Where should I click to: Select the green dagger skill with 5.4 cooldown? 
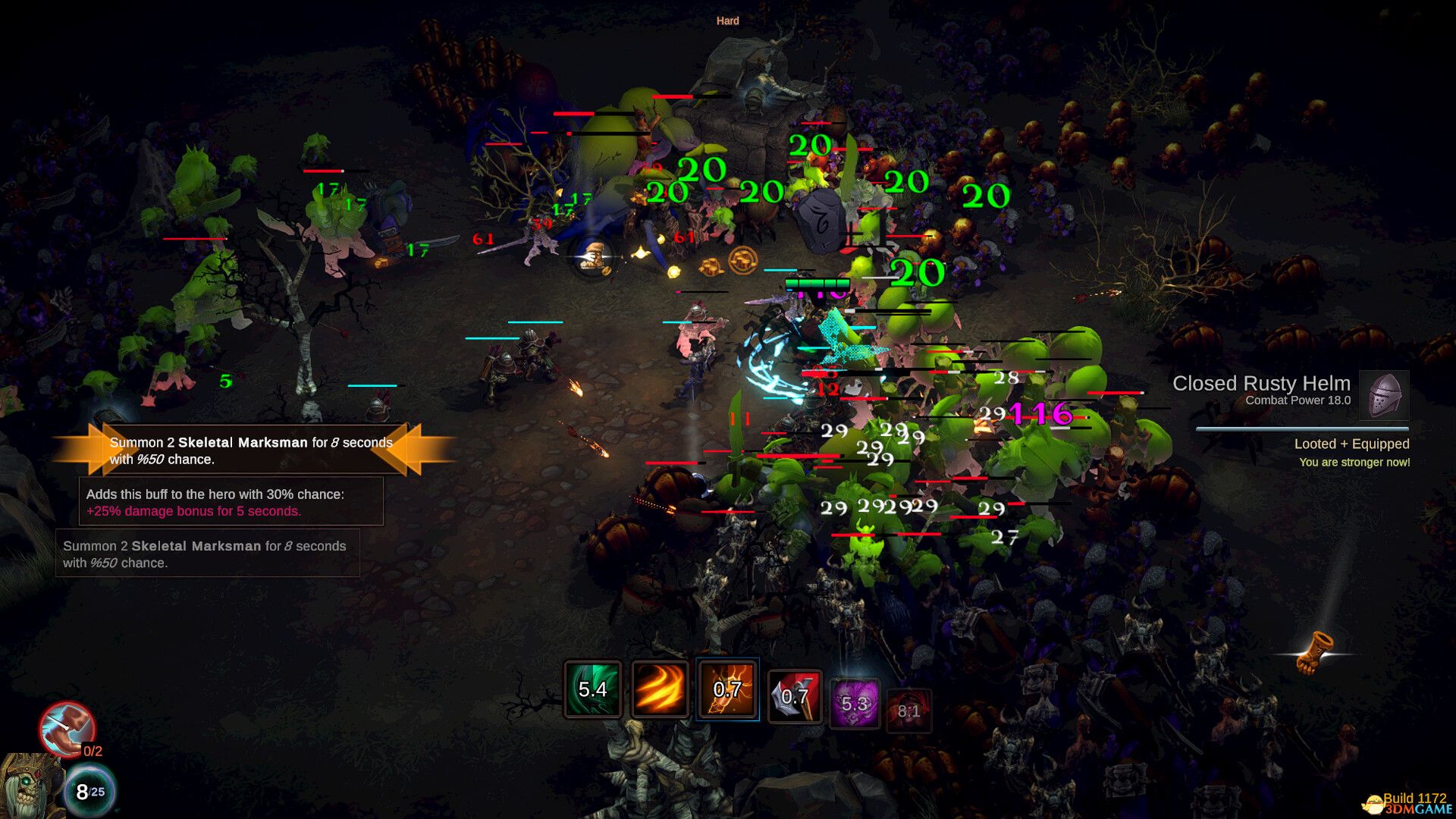click(592, 692)
